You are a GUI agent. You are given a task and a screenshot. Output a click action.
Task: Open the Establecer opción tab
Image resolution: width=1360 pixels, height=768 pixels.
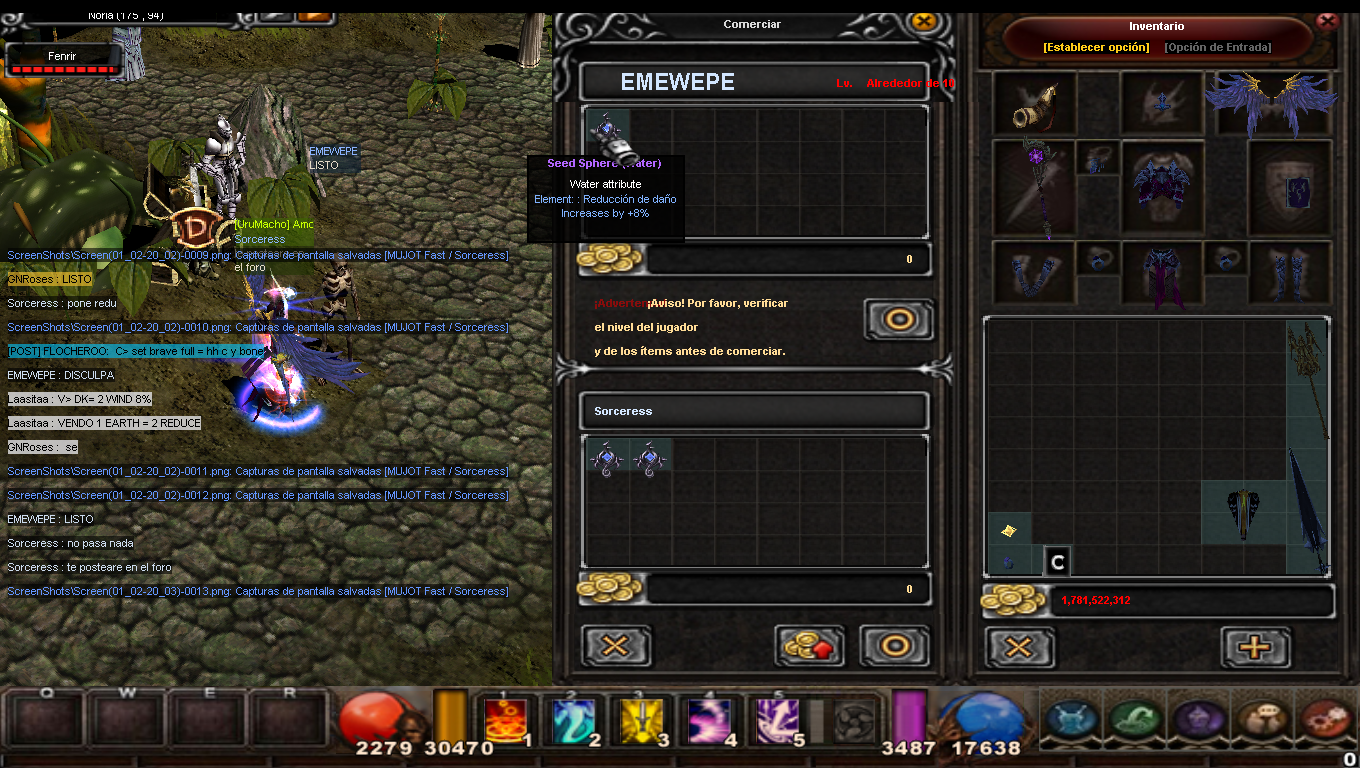tap(1096, 47)
